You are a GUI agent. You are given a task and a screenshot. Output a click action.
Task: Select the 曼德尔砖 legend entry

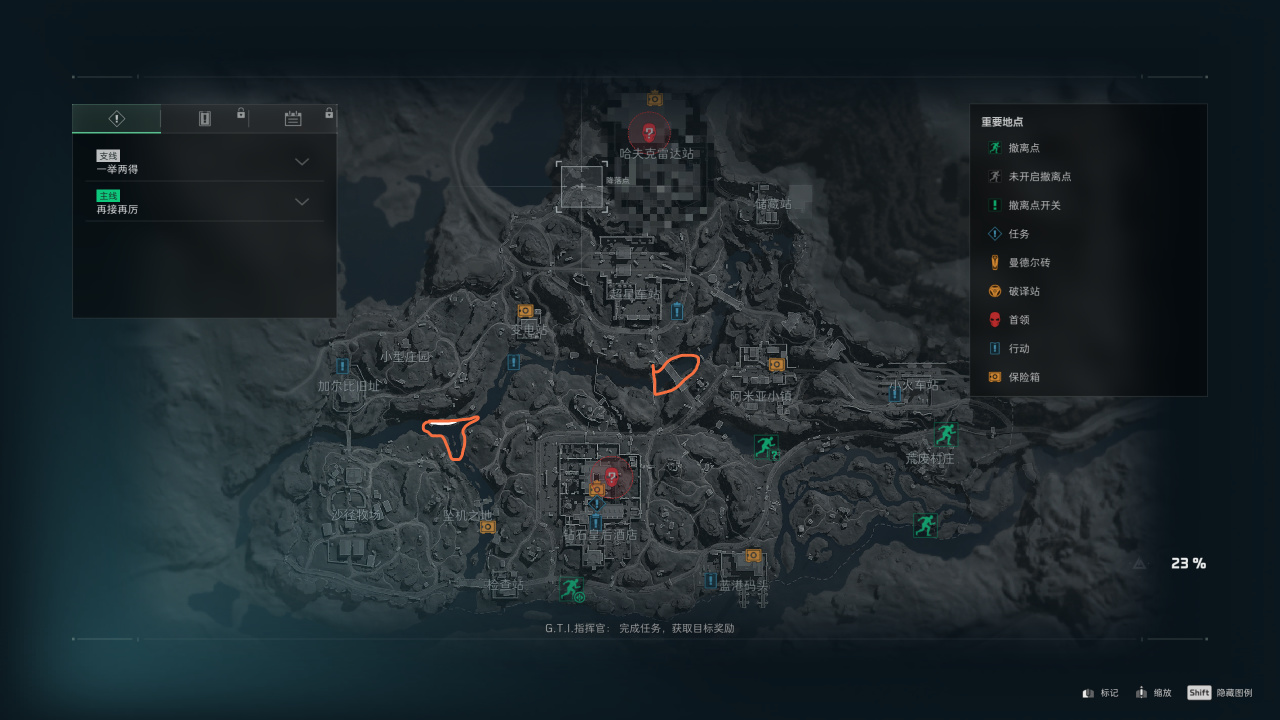point(1028,263)
